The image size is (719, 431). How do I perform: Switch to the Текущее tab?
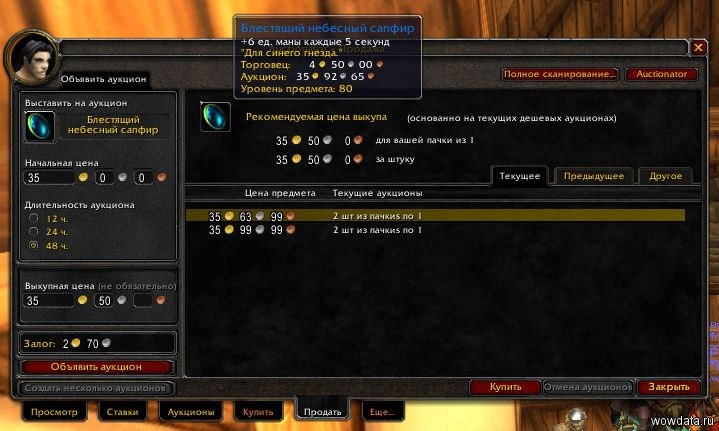pyautogui.click(x=520, y=176)
